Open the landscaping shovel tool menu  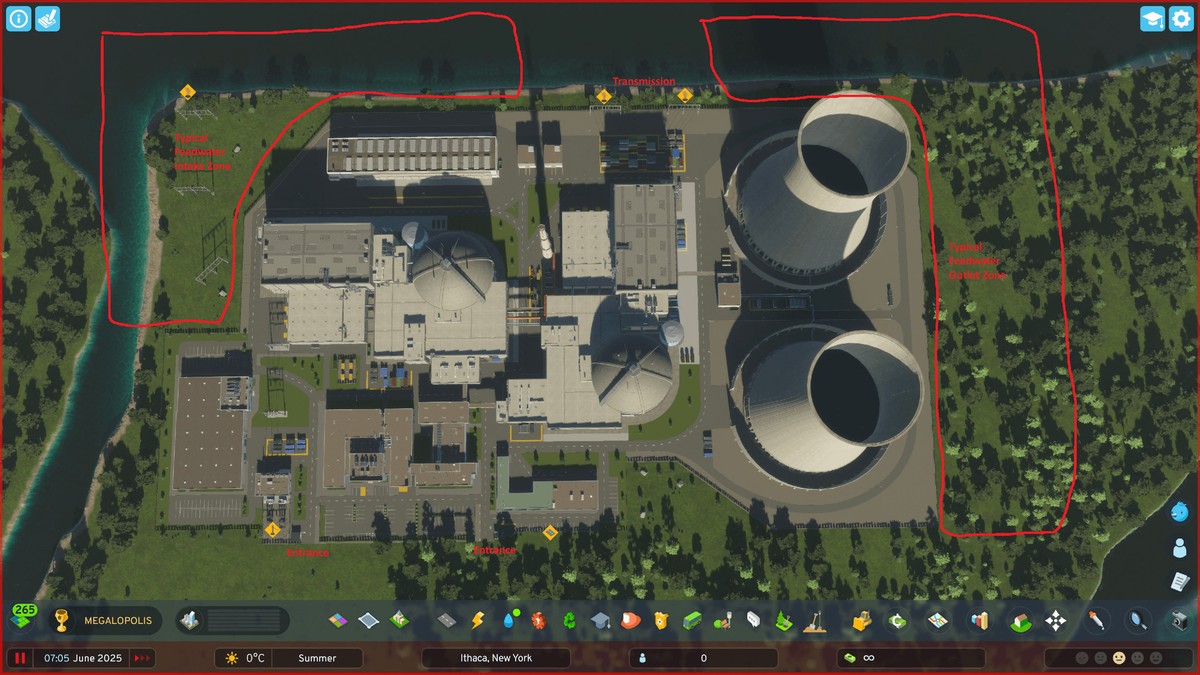[x=815, y=621]
